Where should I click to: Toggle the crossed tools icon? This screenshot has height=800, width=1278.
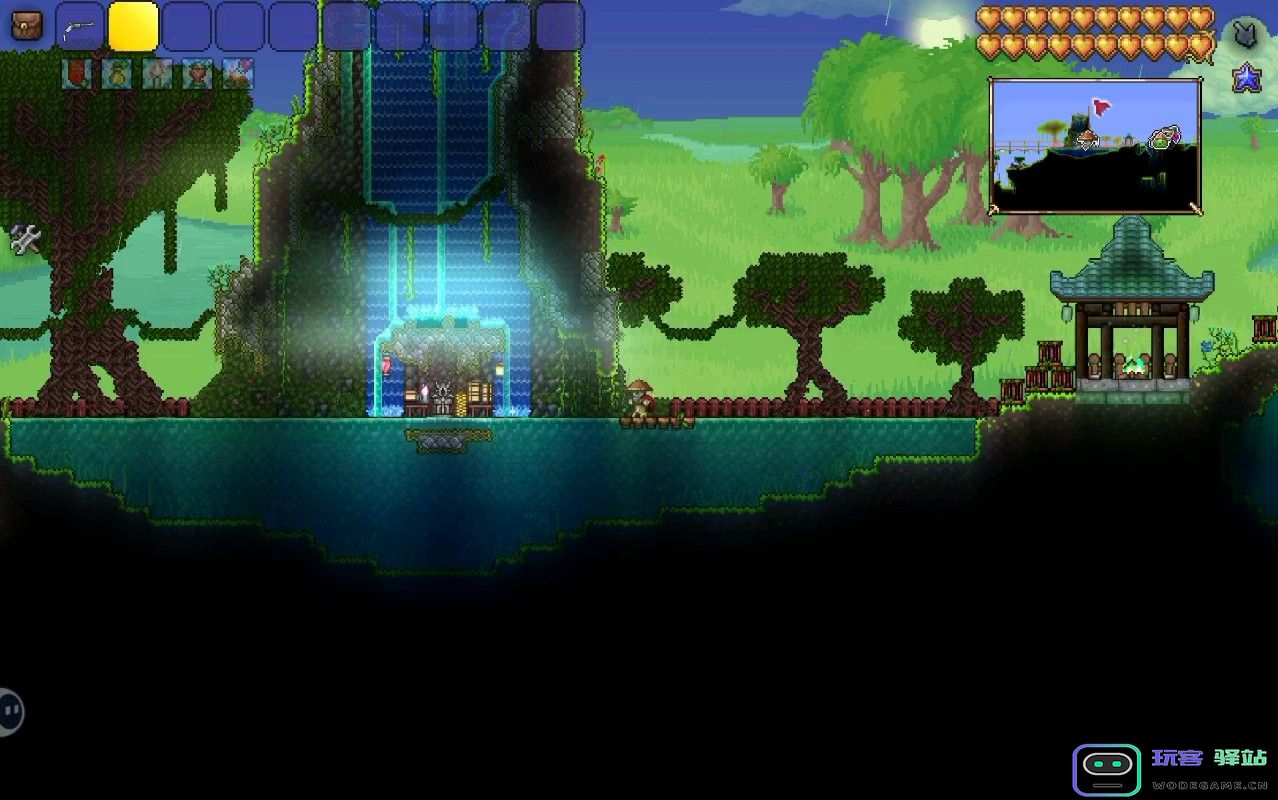pos(25,238)
